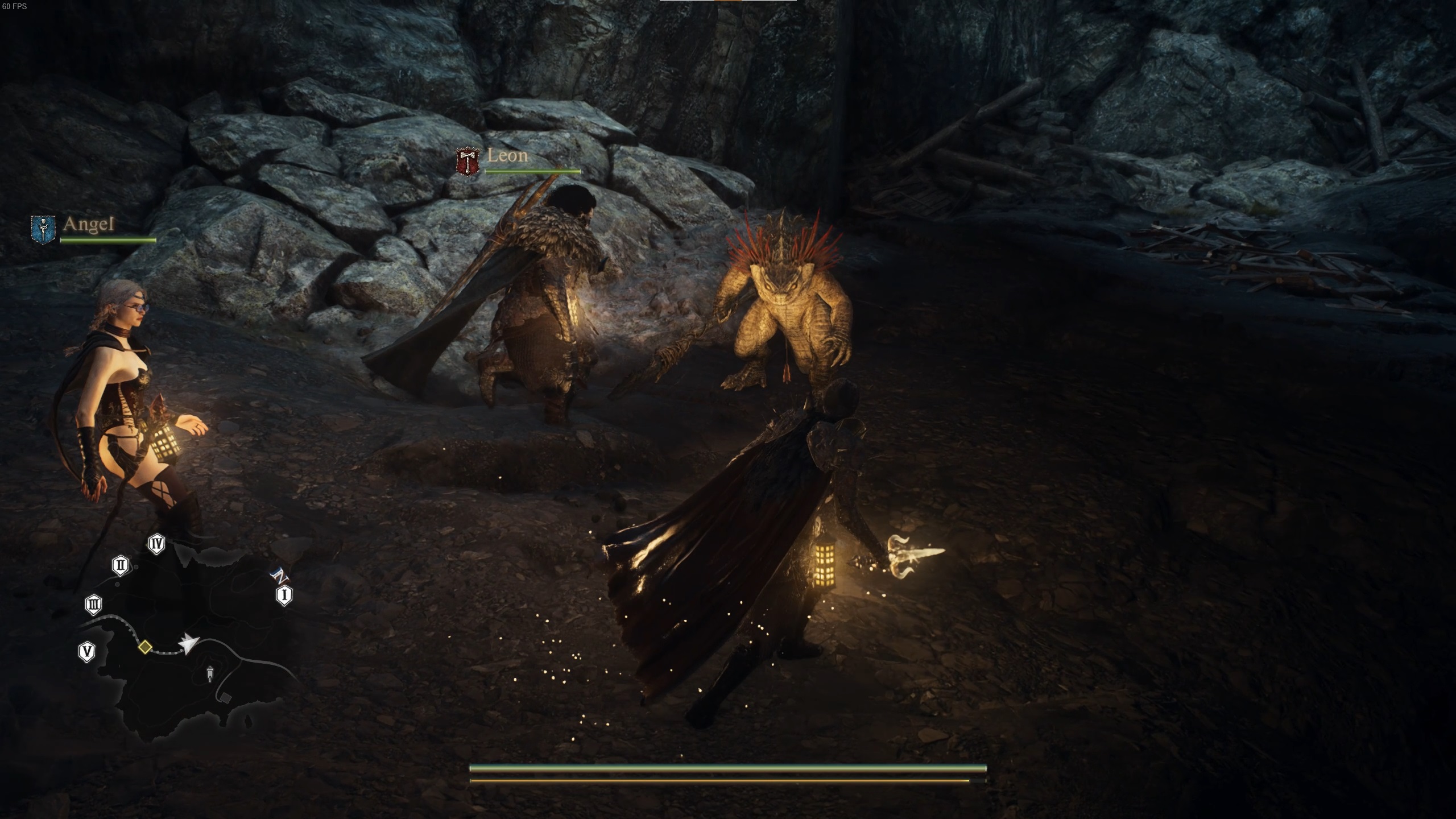Screen dimensions: 1456x819
Task: Click quest marker V on the minimap
Action: (x=87, y=652)
